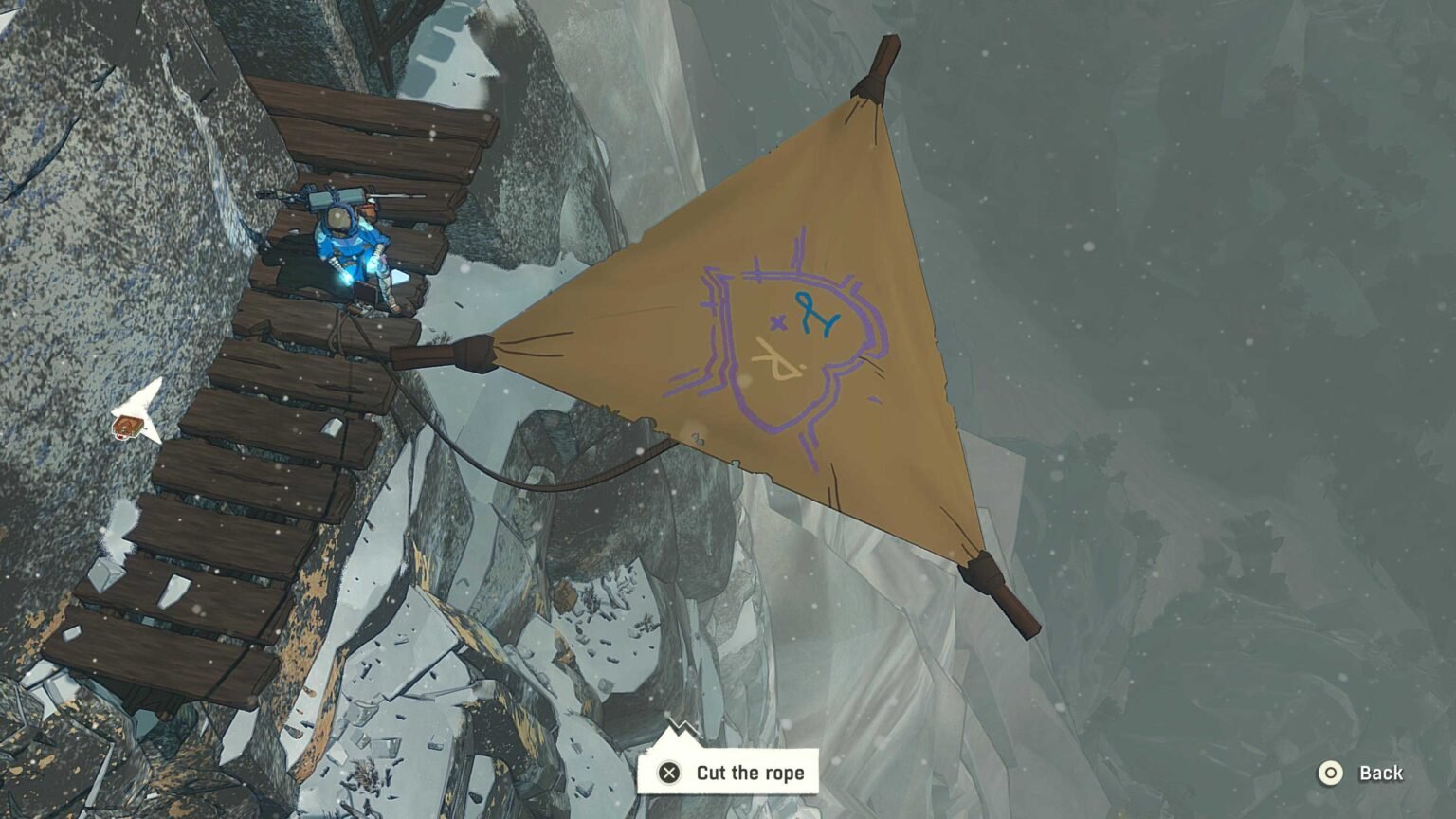The height and width of the screenshot is (819, 1456).
Task: Click the mountain peak icon above the prompt
Action: pyautogui.click(x=682, y=732)
